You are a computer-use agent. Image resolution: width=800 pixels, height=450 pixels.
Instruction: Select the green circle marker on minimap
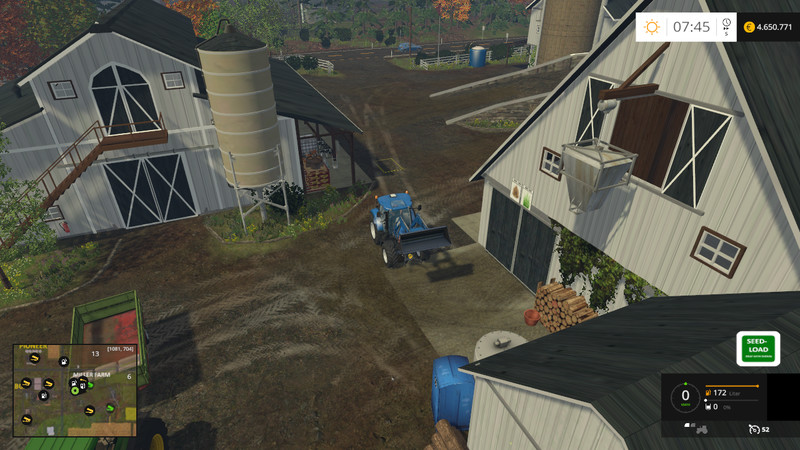coord(73,390)
